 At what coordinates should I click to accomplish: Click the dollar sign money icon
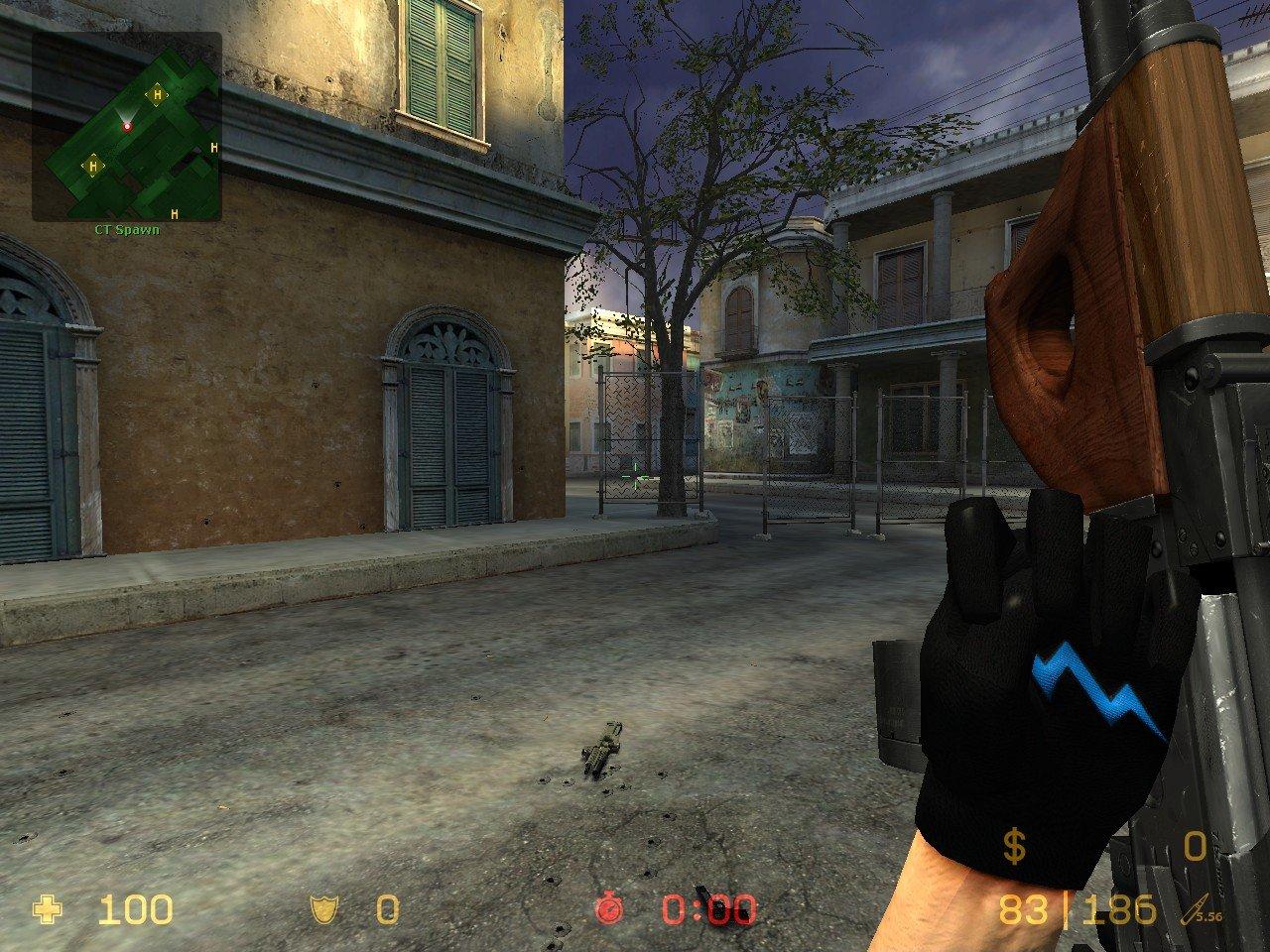pyautogui.click(x=1013, y=847)
